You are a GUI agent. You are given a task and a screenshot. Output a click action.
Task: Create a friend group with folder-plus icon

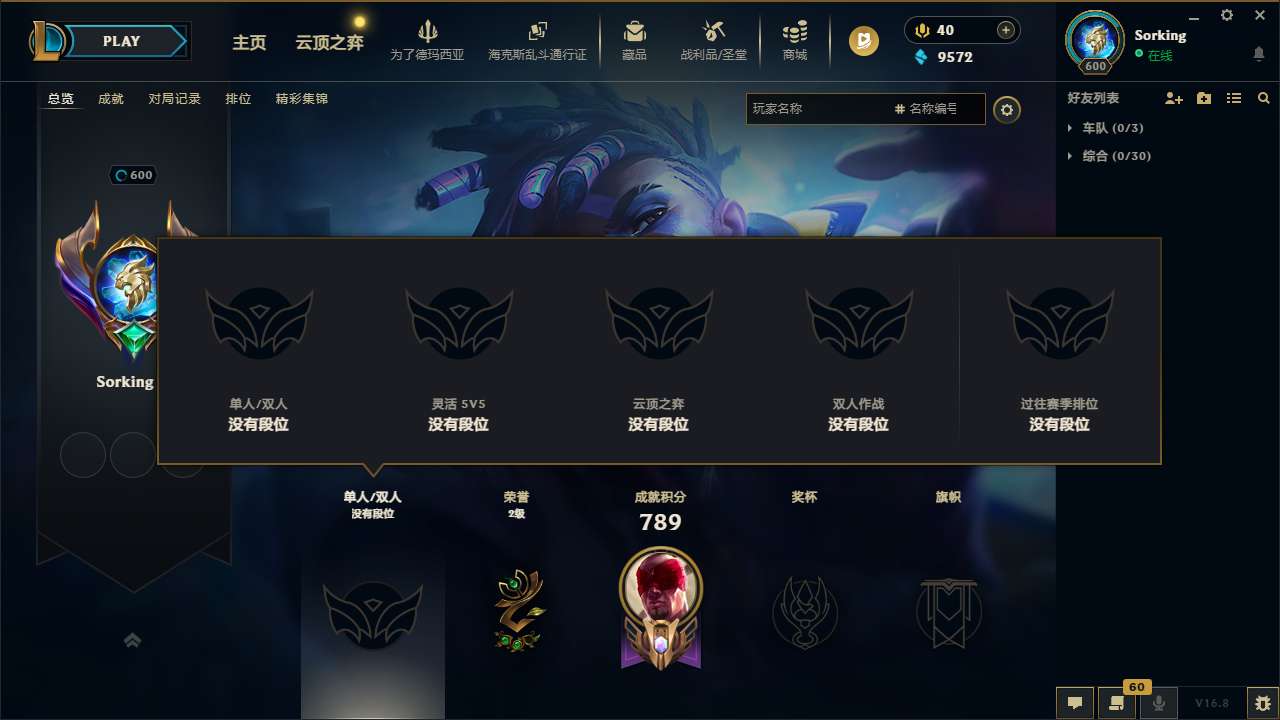pos(1203,98)
